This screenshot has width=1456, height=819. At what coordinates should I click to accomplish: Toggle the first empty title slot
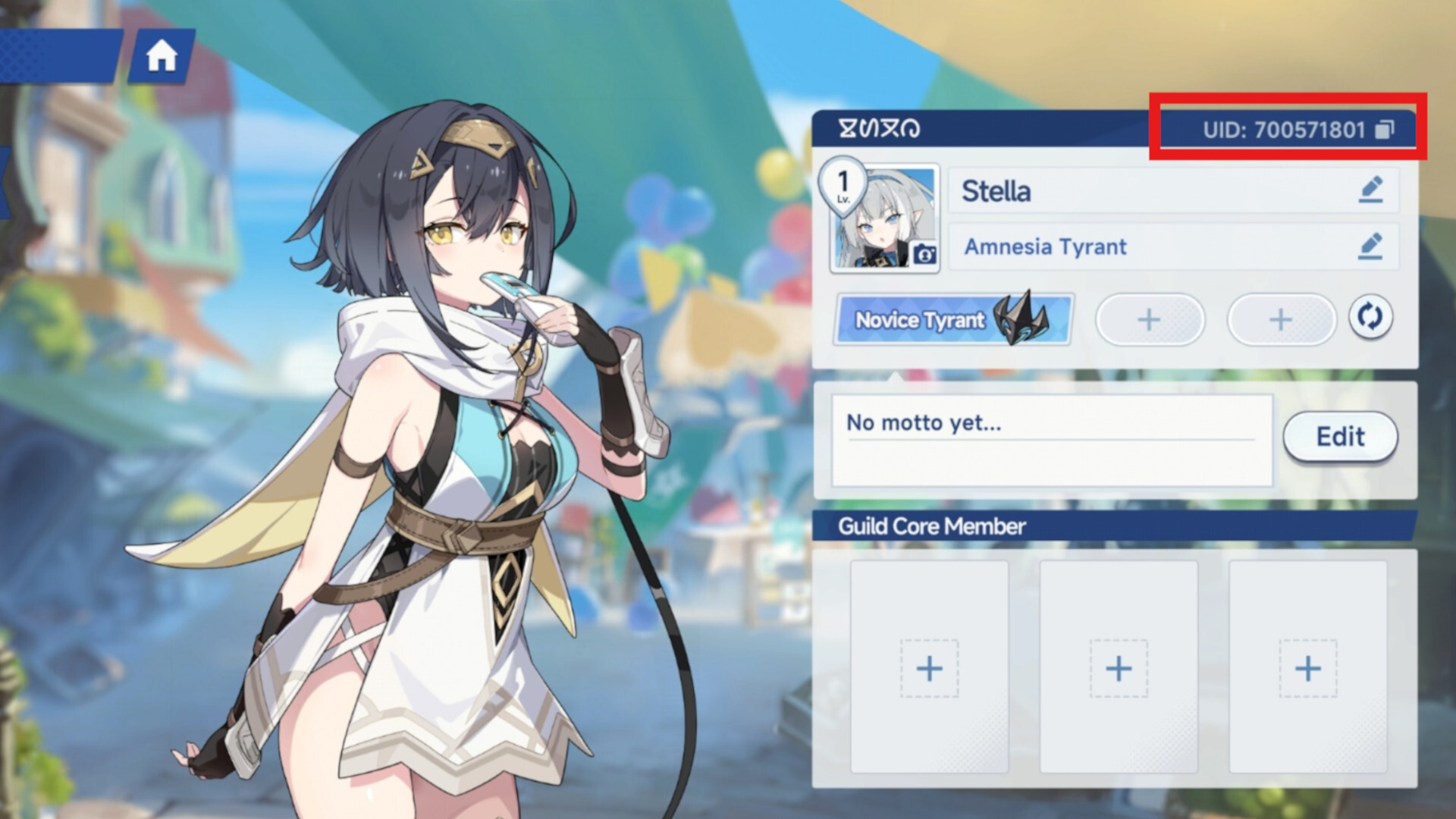coord(1150,319)
